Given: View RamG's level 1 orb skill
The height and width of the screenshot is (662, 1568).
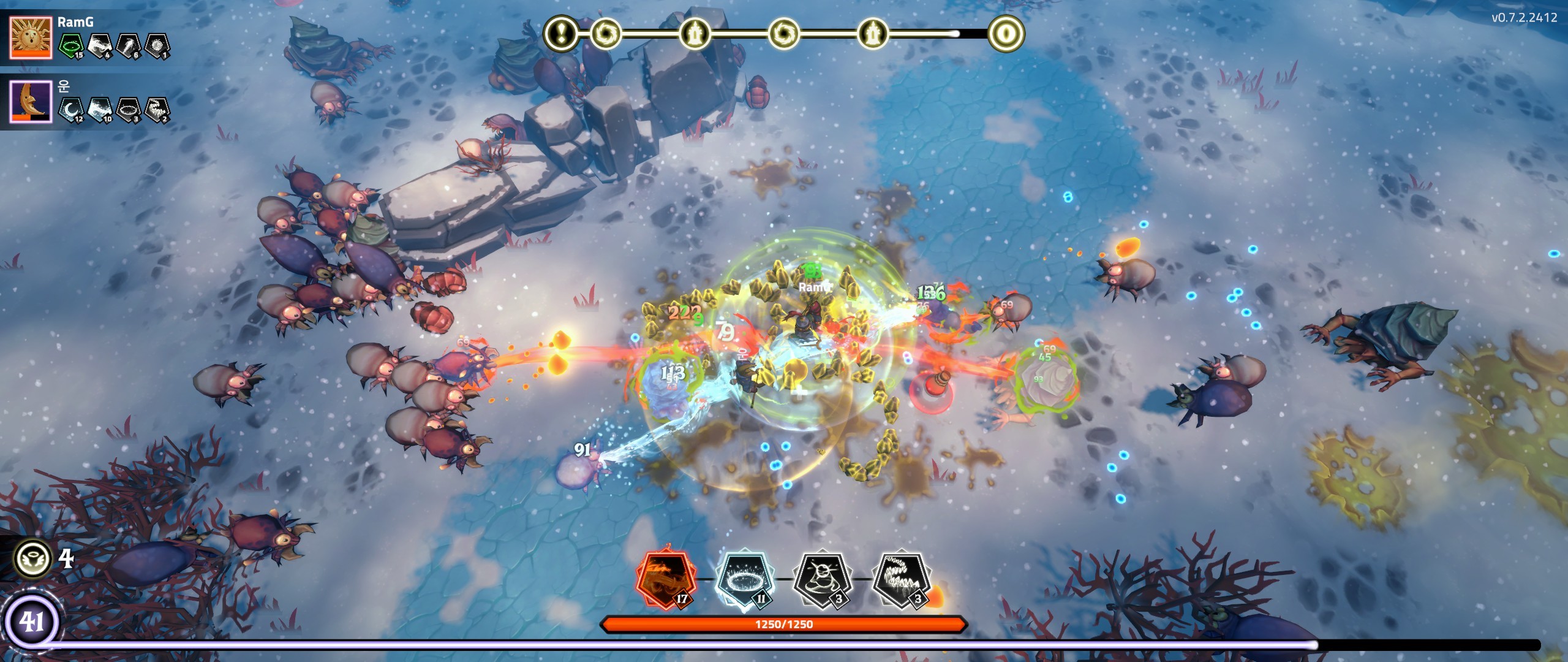Looking at the screenshot, I should (x=157, y=46).
